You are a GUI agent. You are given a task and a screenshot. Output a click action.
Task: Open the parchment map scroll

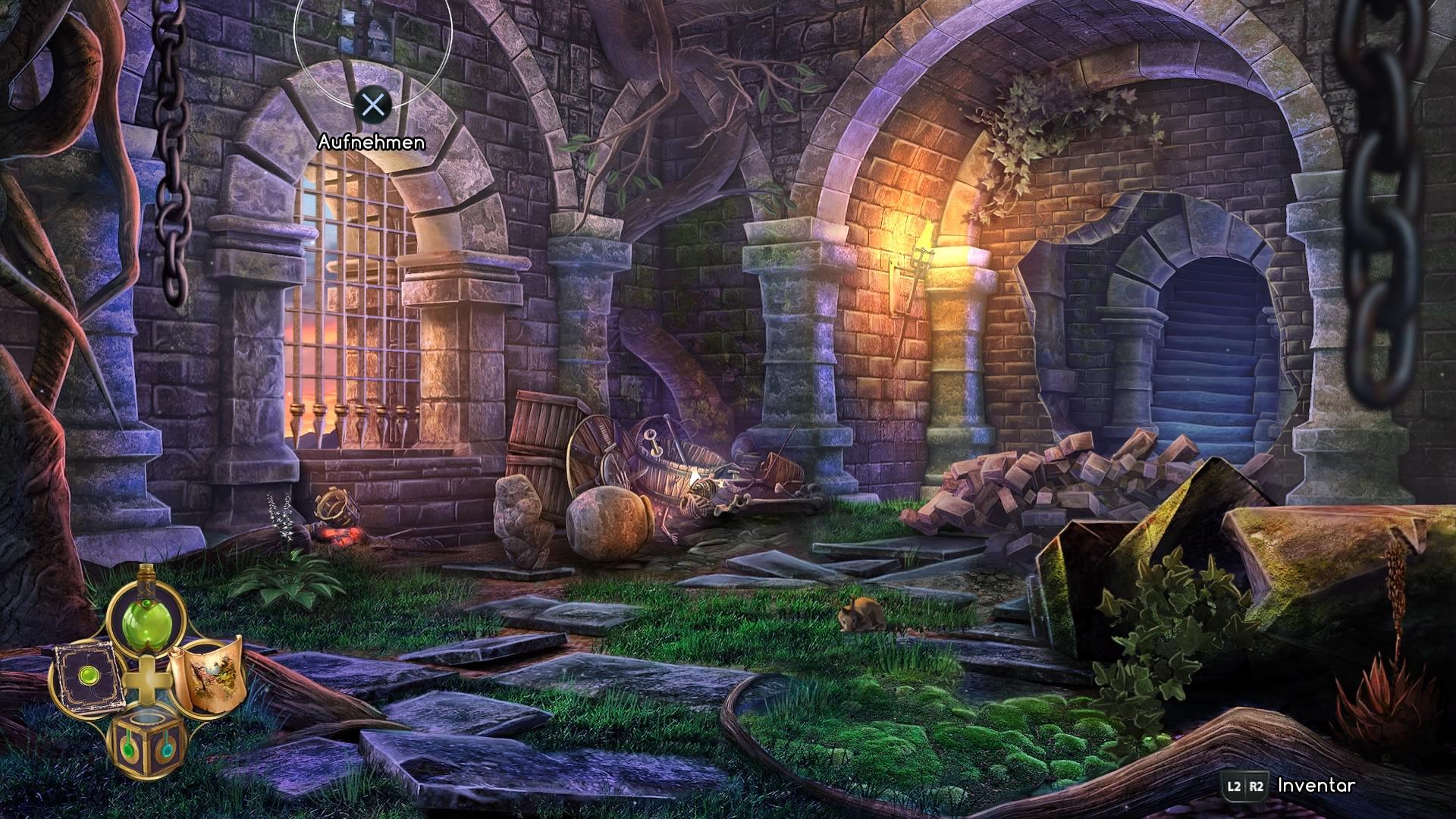206,674
